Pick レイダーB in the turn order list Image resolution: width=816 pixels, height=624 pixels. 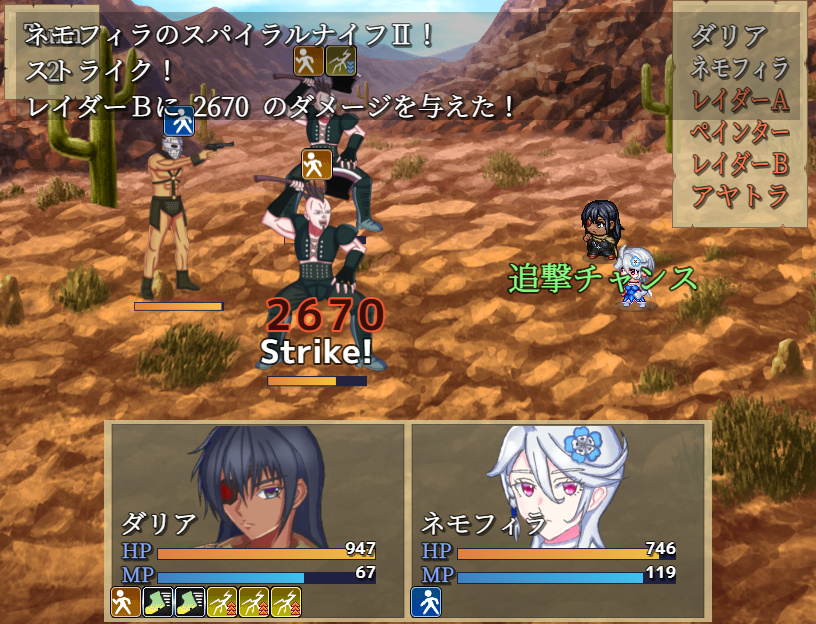740,164
